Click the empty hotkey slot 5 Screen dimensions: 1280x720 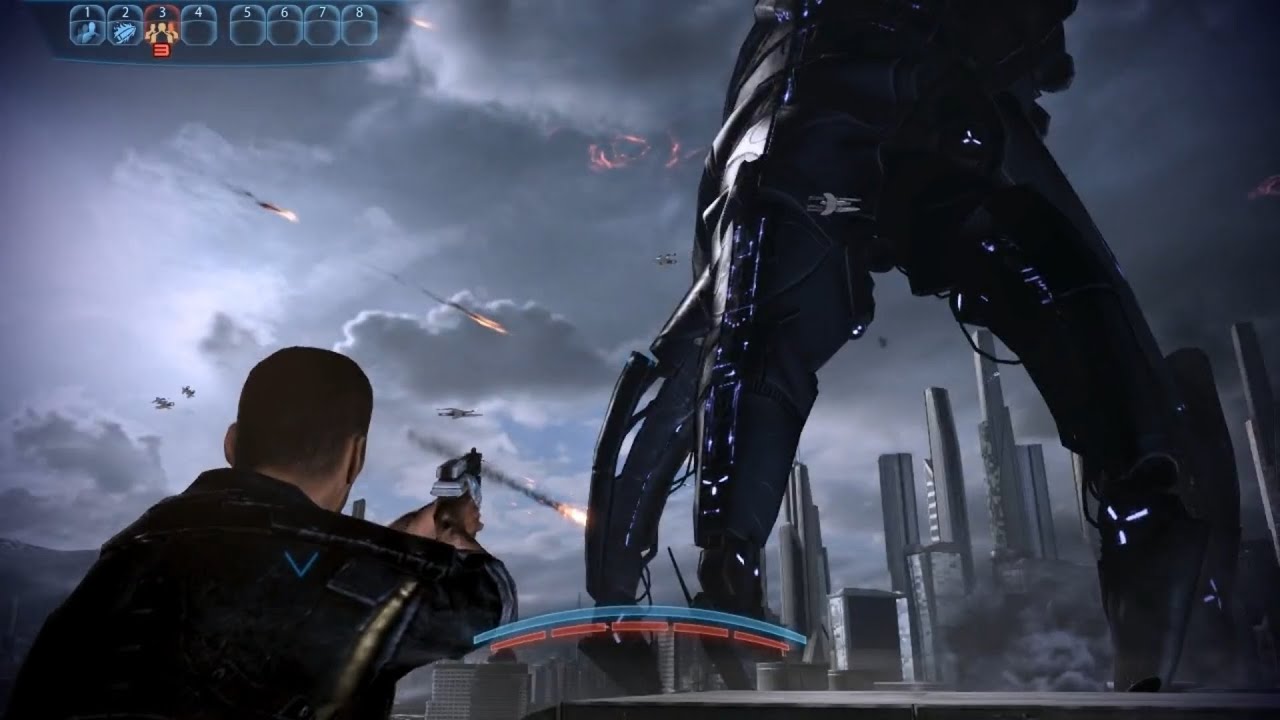click(246, 28)
